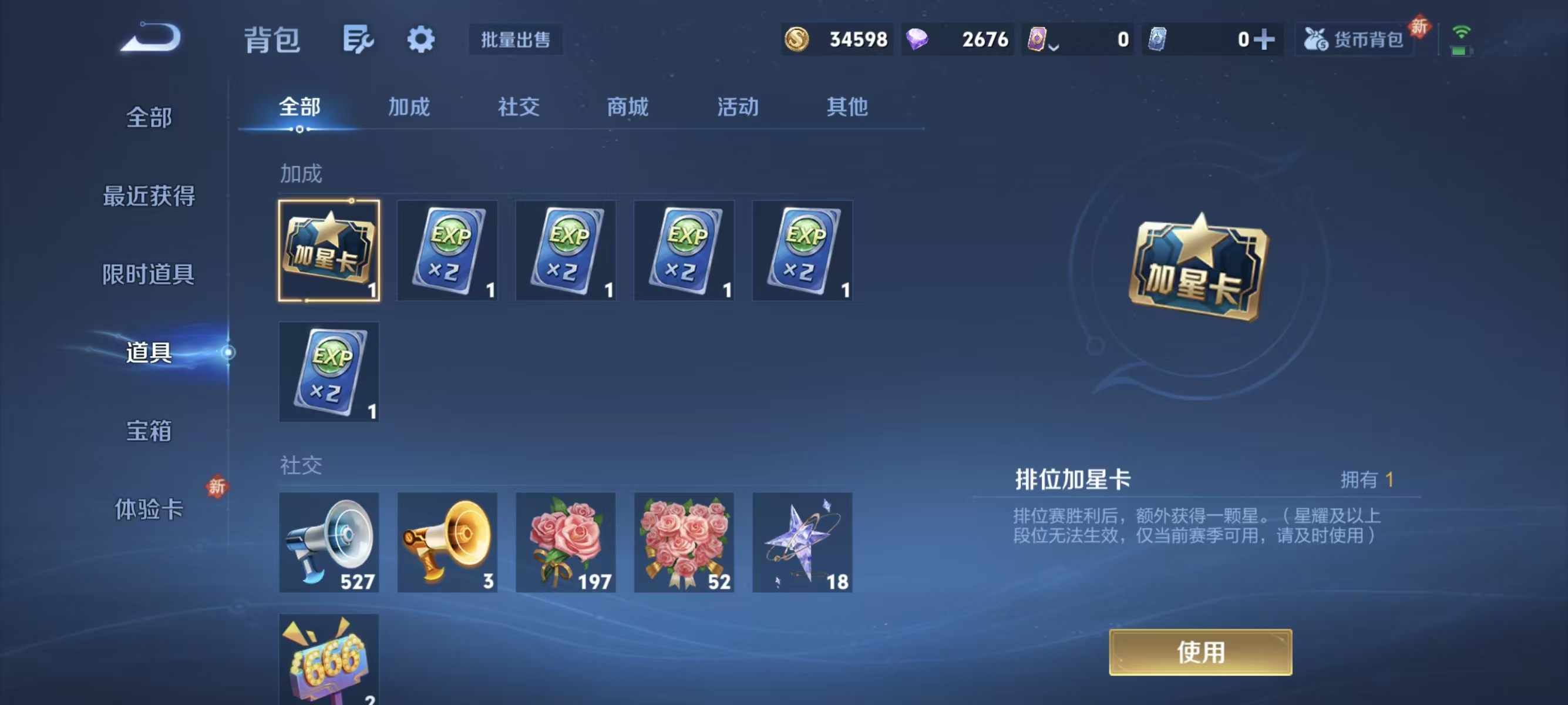Select the golden megaphone item

pyautogui.click(x=448, y=542)
